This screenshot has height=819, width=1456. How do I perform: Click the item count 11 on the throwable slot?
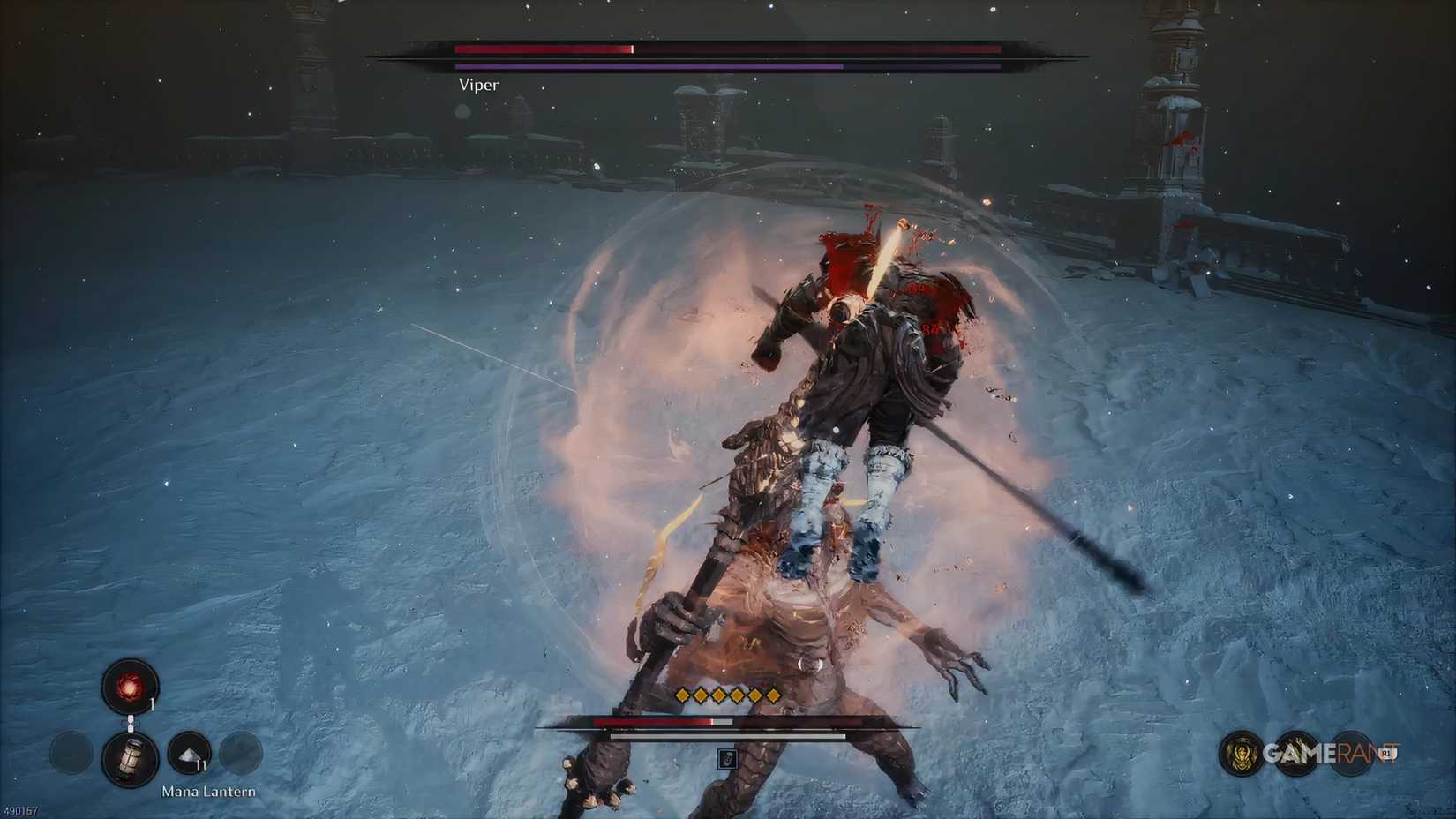pos(200,765)
